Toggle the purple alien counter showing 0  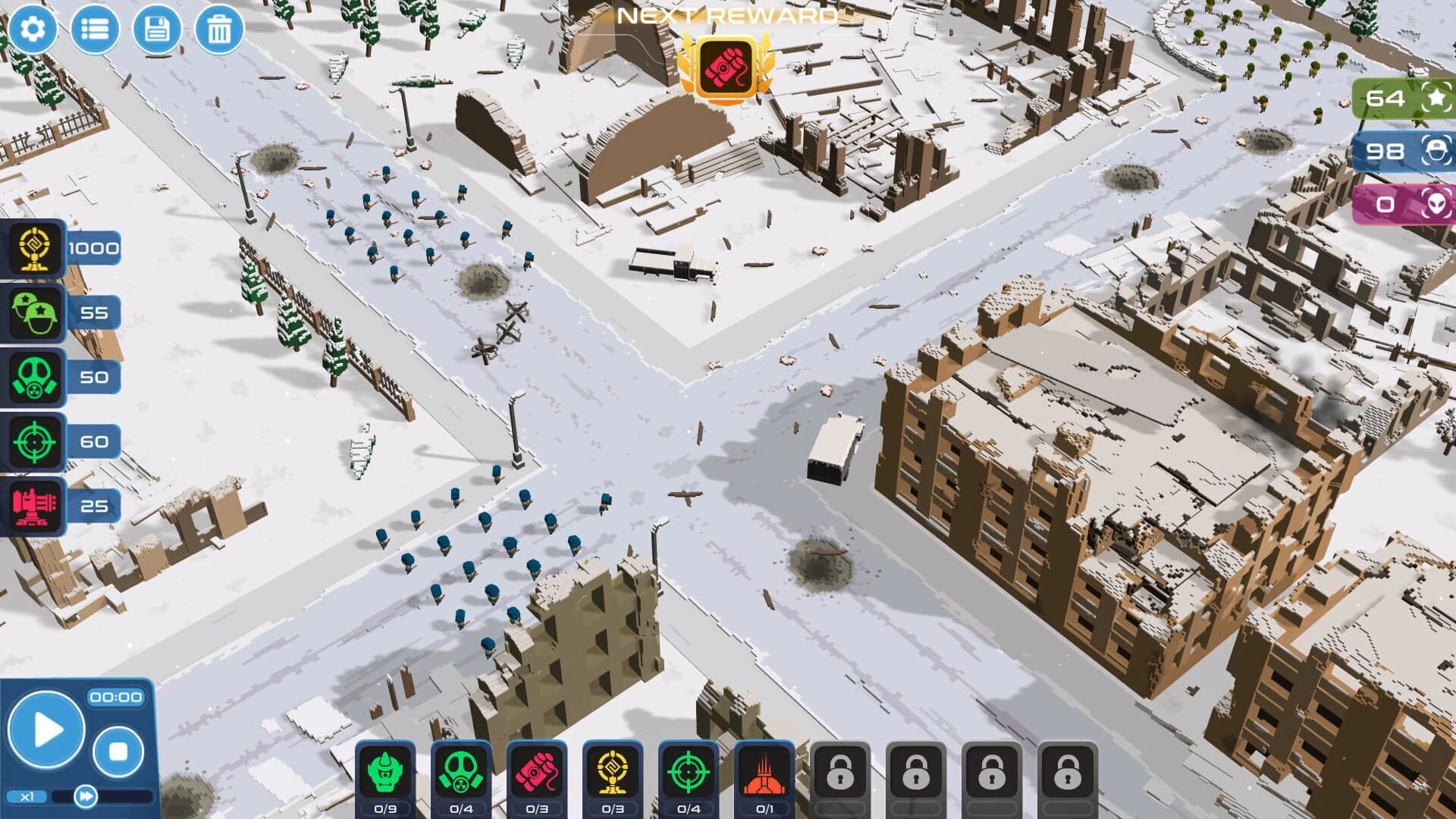[x=1400, y=203]
